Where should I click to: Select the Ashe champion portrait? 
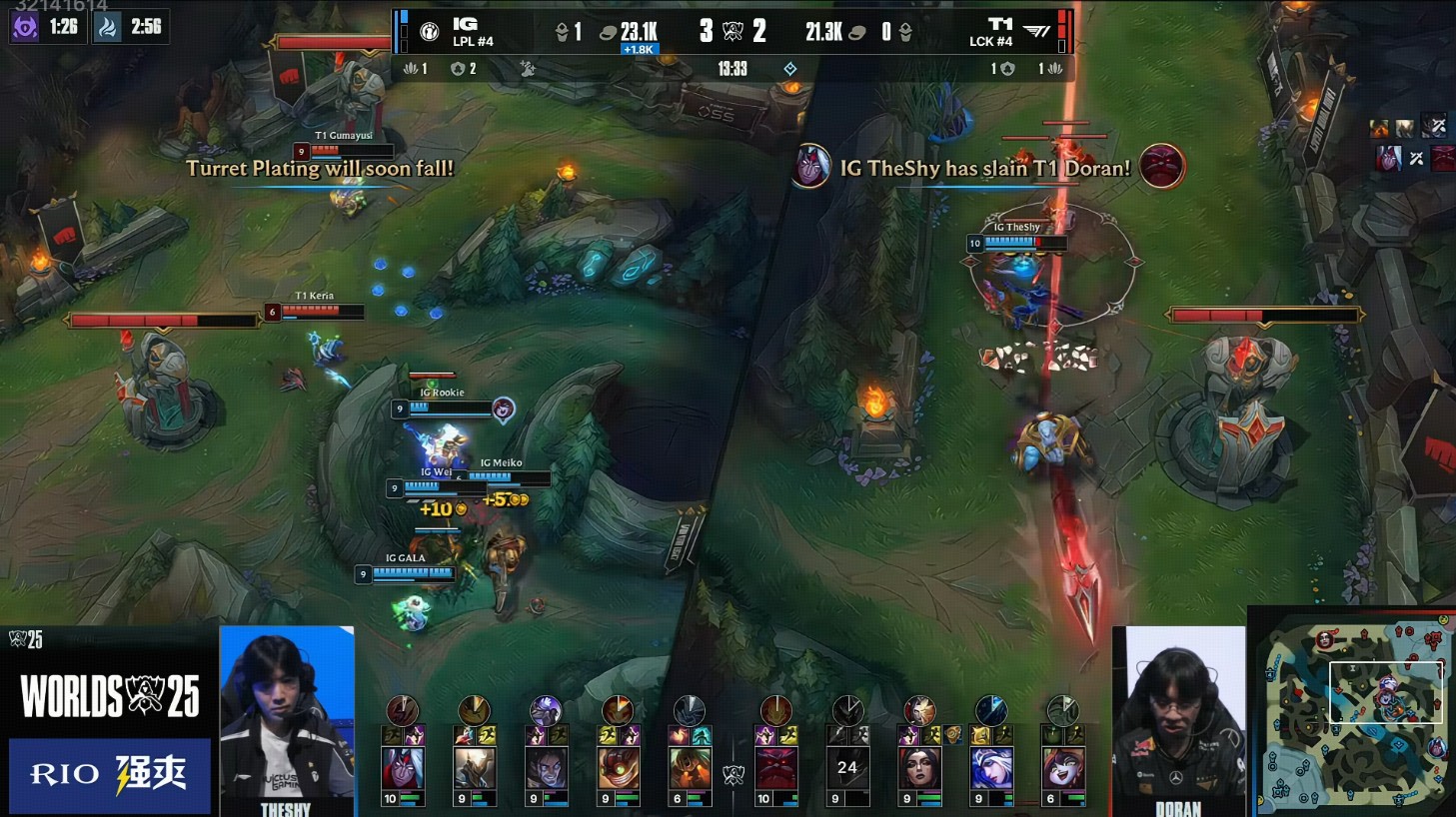pos(990,767)
